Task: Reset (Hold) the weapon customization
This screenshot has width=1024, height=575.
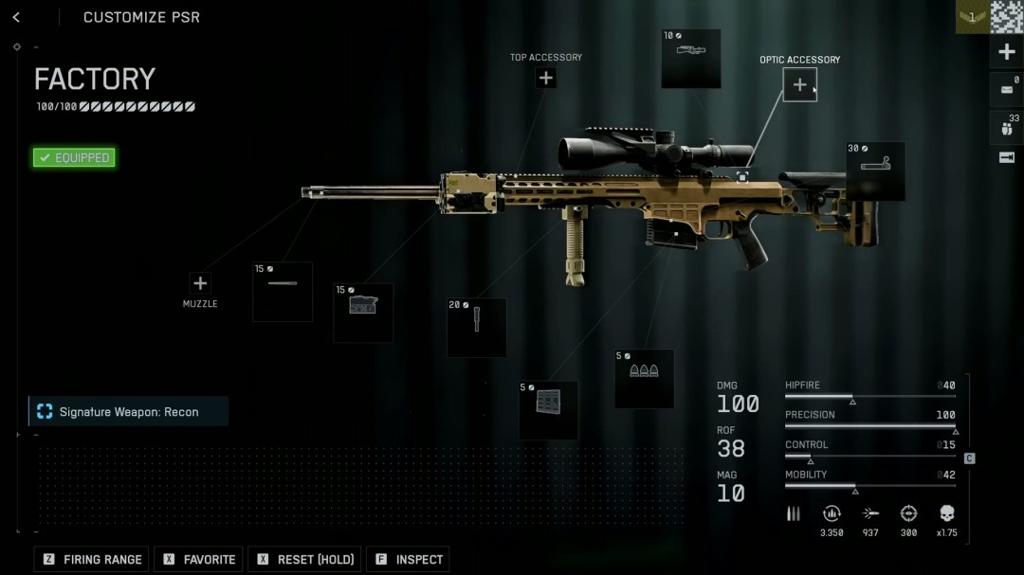Action: pos(307,559)
